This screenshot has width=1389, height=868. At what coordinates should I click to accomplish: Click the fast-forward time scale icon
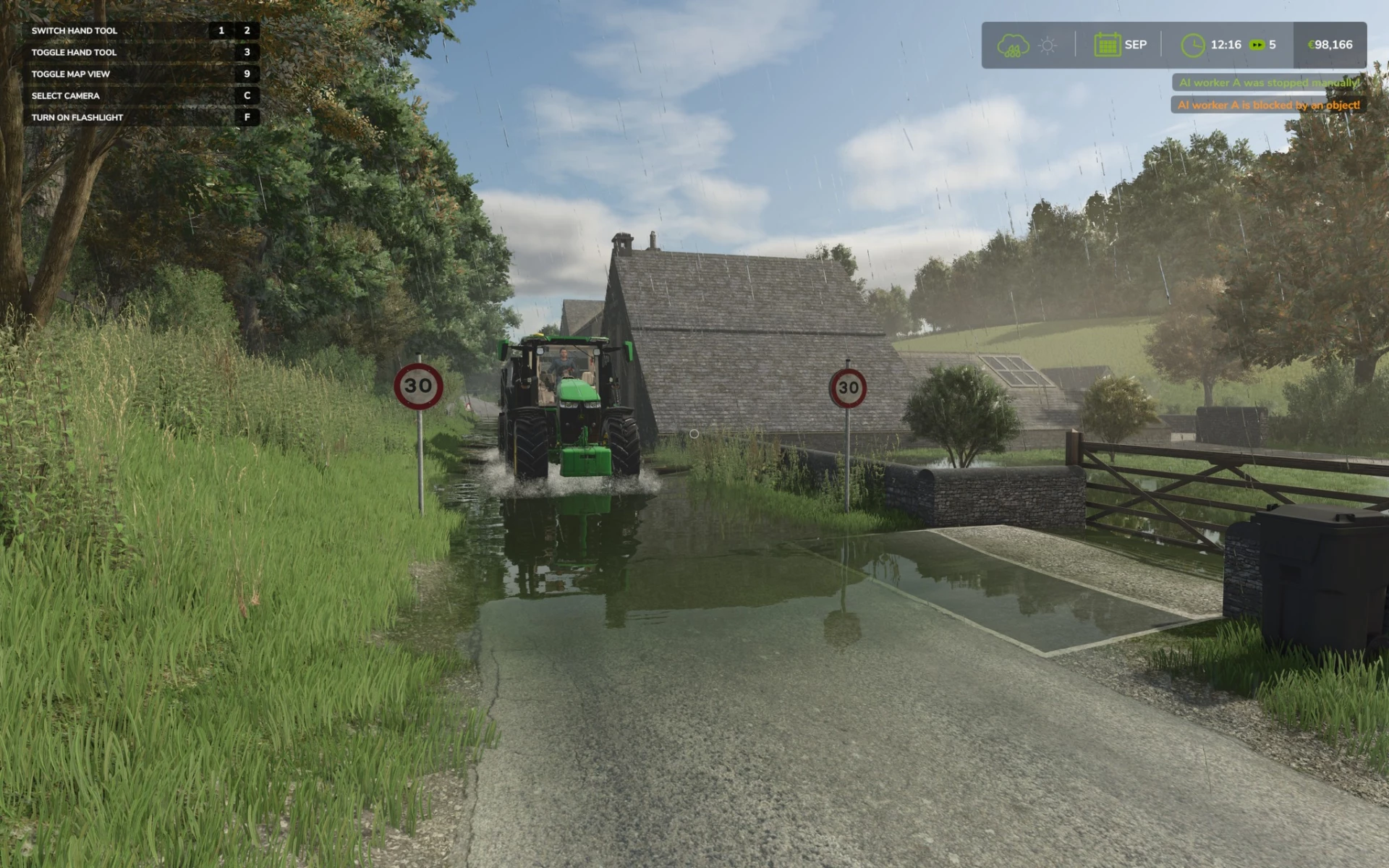(x=1256, y=45)
